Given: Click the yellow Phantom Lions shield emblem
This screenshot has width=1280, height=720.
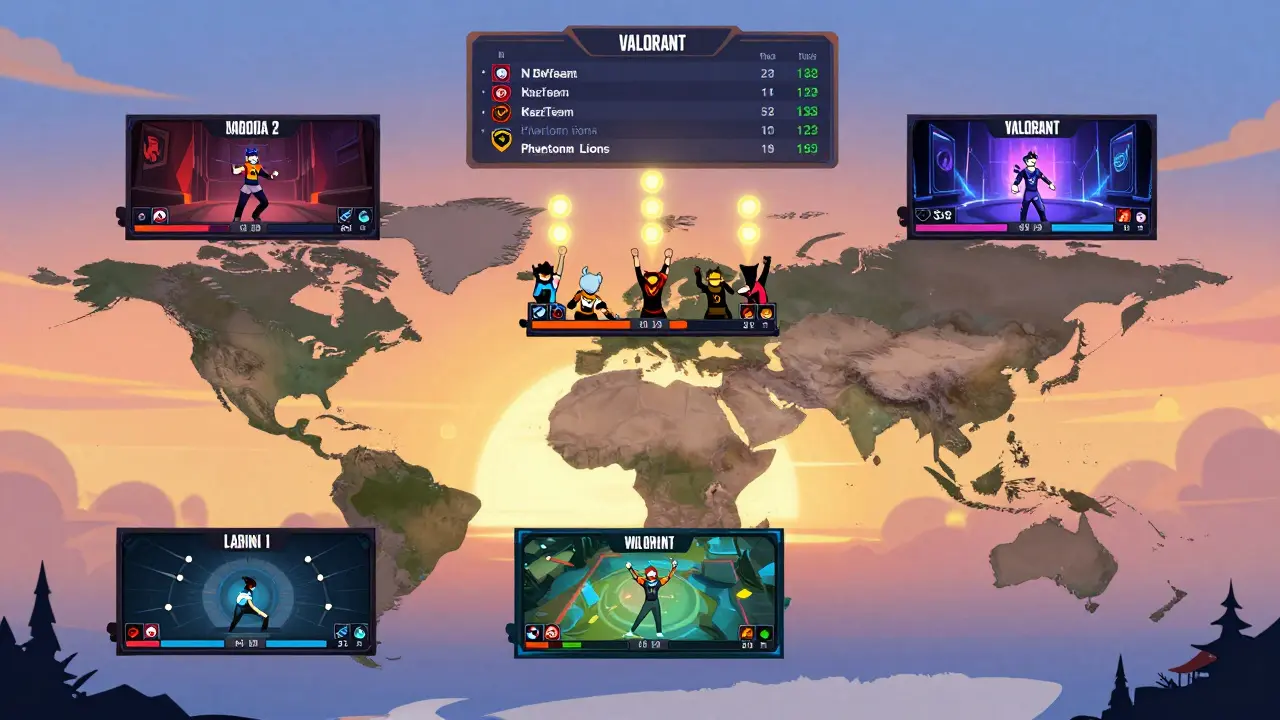Looking at the screenshot, I should click(x=502, y=142).
